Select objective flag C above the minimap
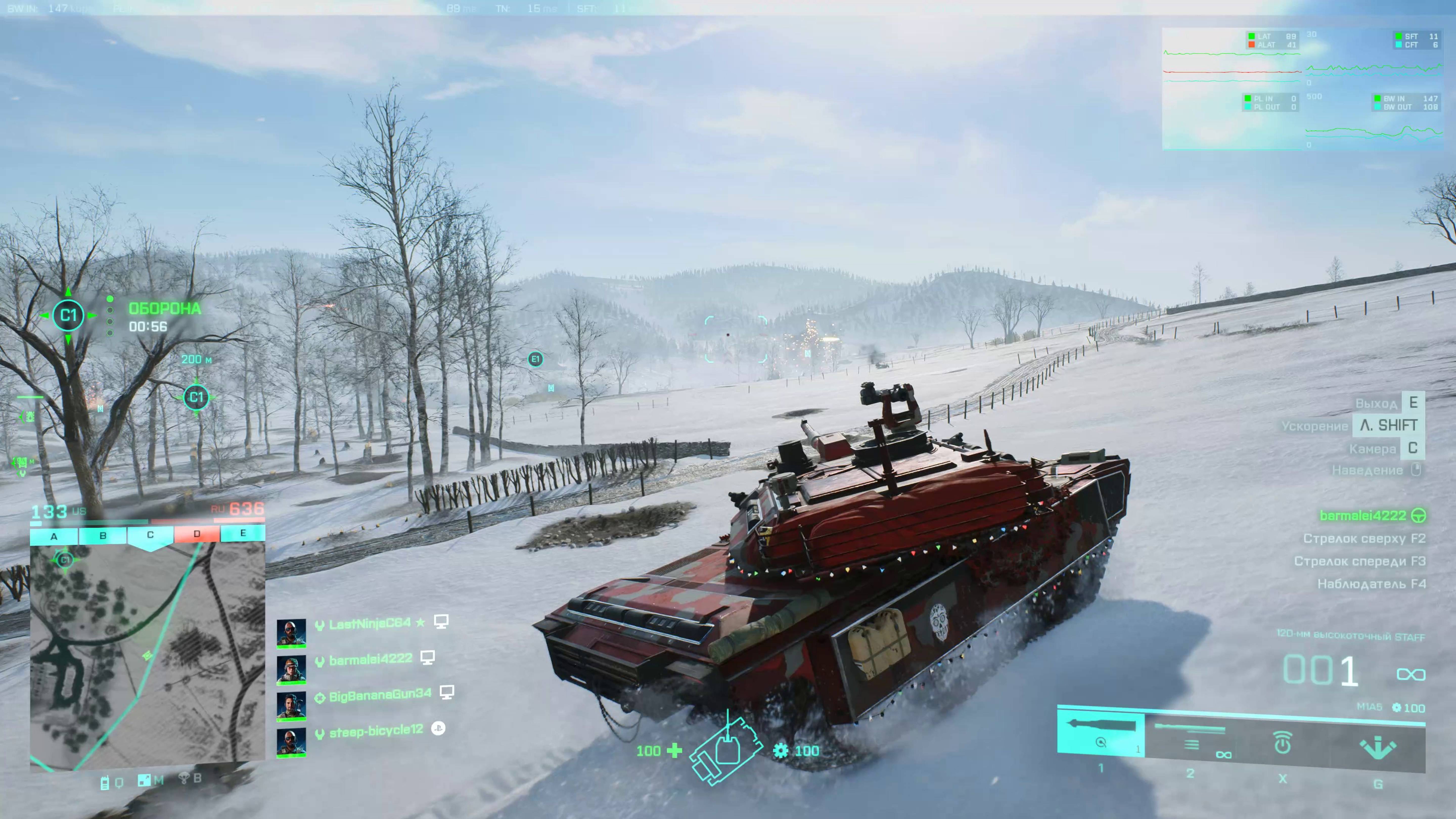 [150, 535]
